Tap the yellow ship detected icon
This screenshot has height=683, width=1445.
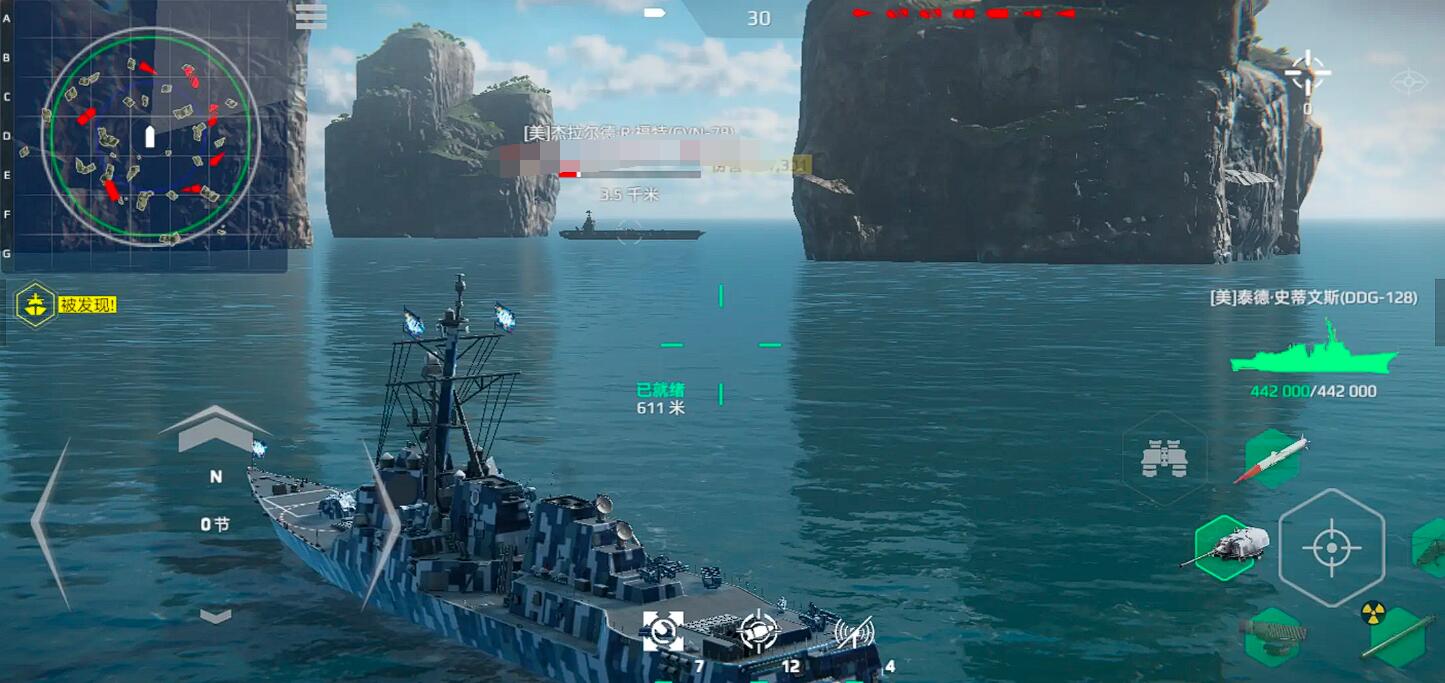coord(35,304)
